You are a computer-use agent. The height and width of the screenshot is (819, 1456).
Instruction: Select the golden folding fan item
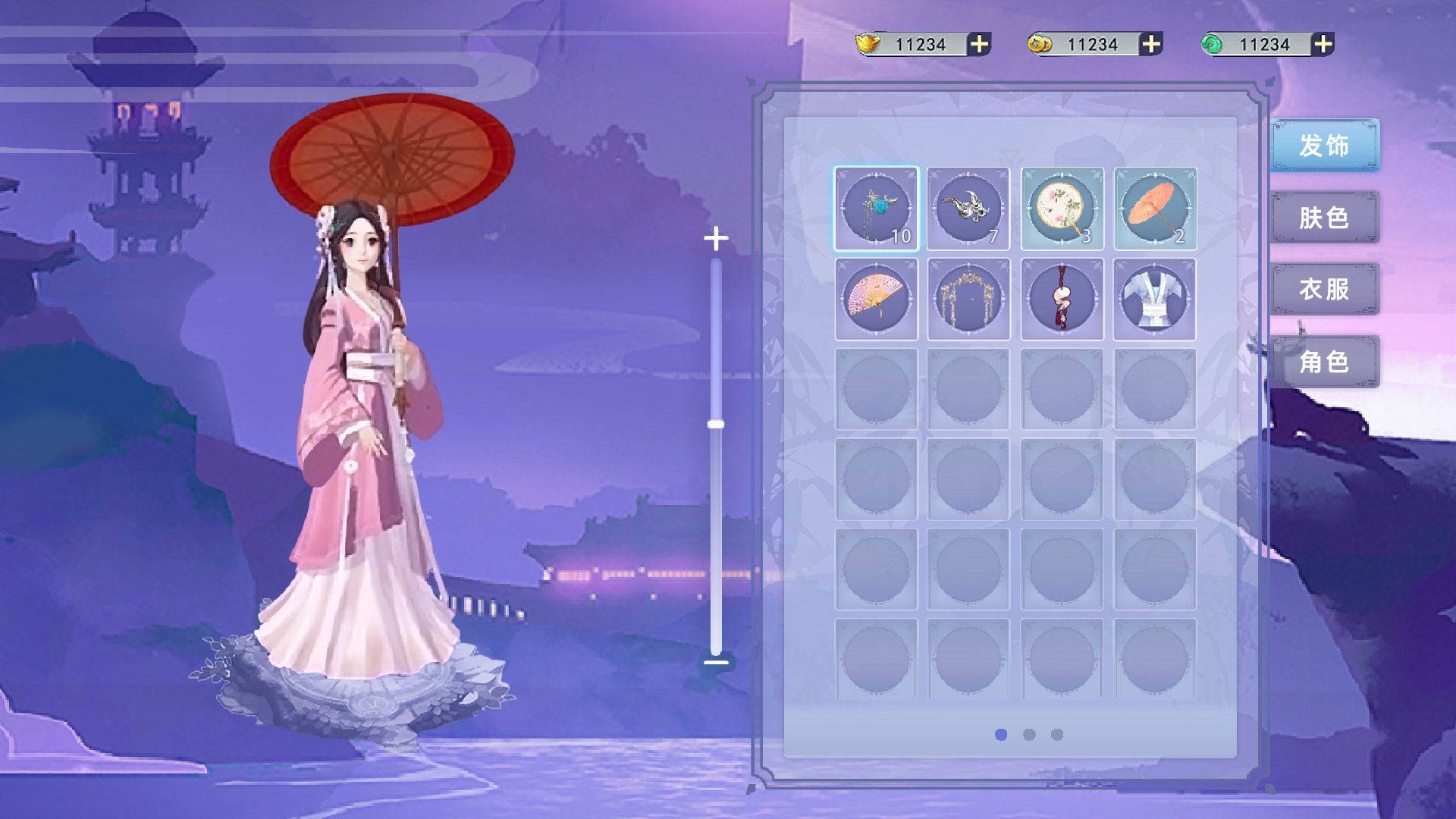coord(876,299)
